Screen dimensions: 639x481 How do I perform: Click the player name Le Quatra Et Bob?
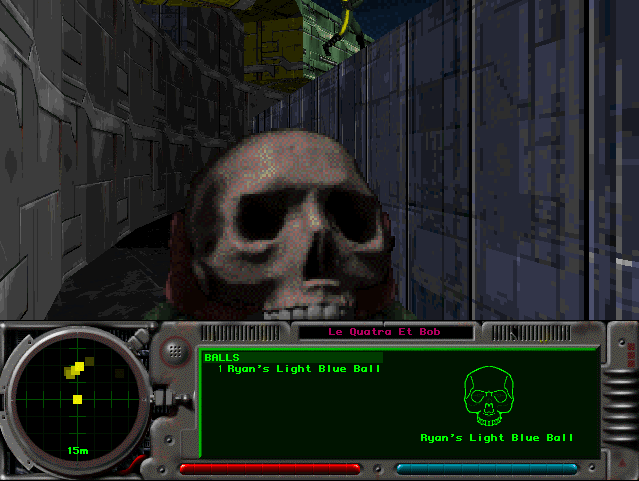coord(384,332)
